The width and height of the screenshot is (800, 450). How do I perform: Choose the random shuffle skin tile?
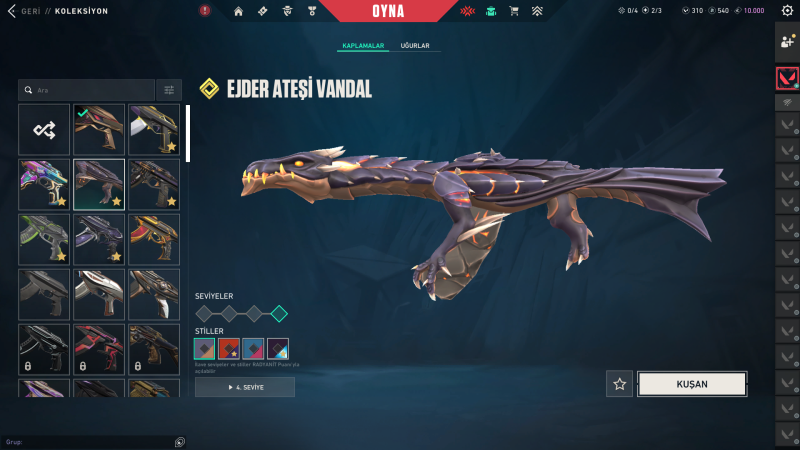tap(44, 129)
